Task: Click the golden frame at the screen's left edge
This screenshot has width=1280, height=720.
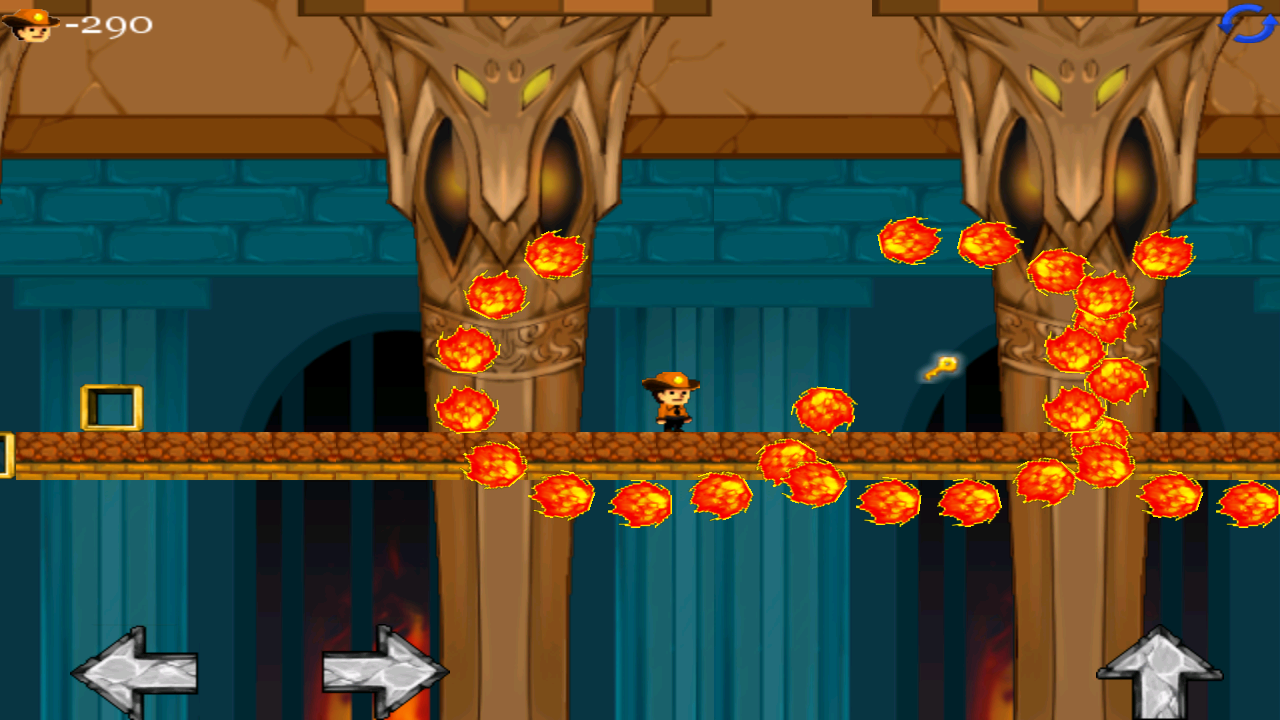Action: [x=6, y=455]
